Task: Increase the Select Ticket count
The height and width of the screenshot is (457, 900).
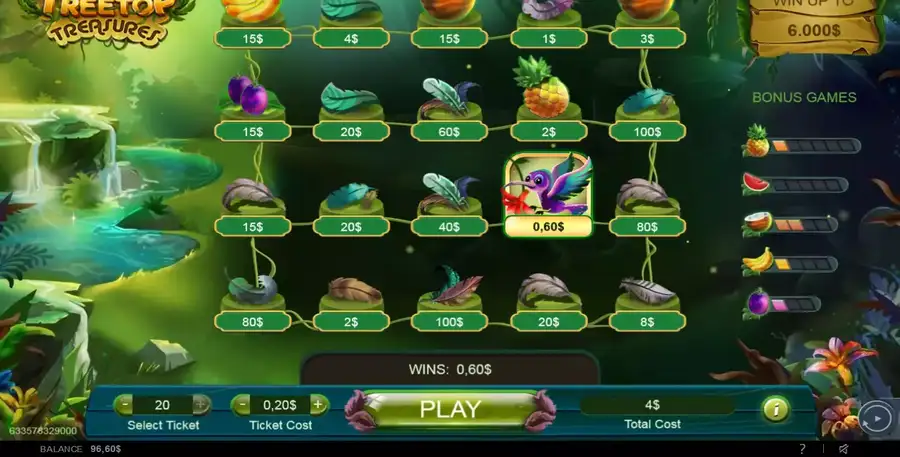Action: tap(201, 405)
